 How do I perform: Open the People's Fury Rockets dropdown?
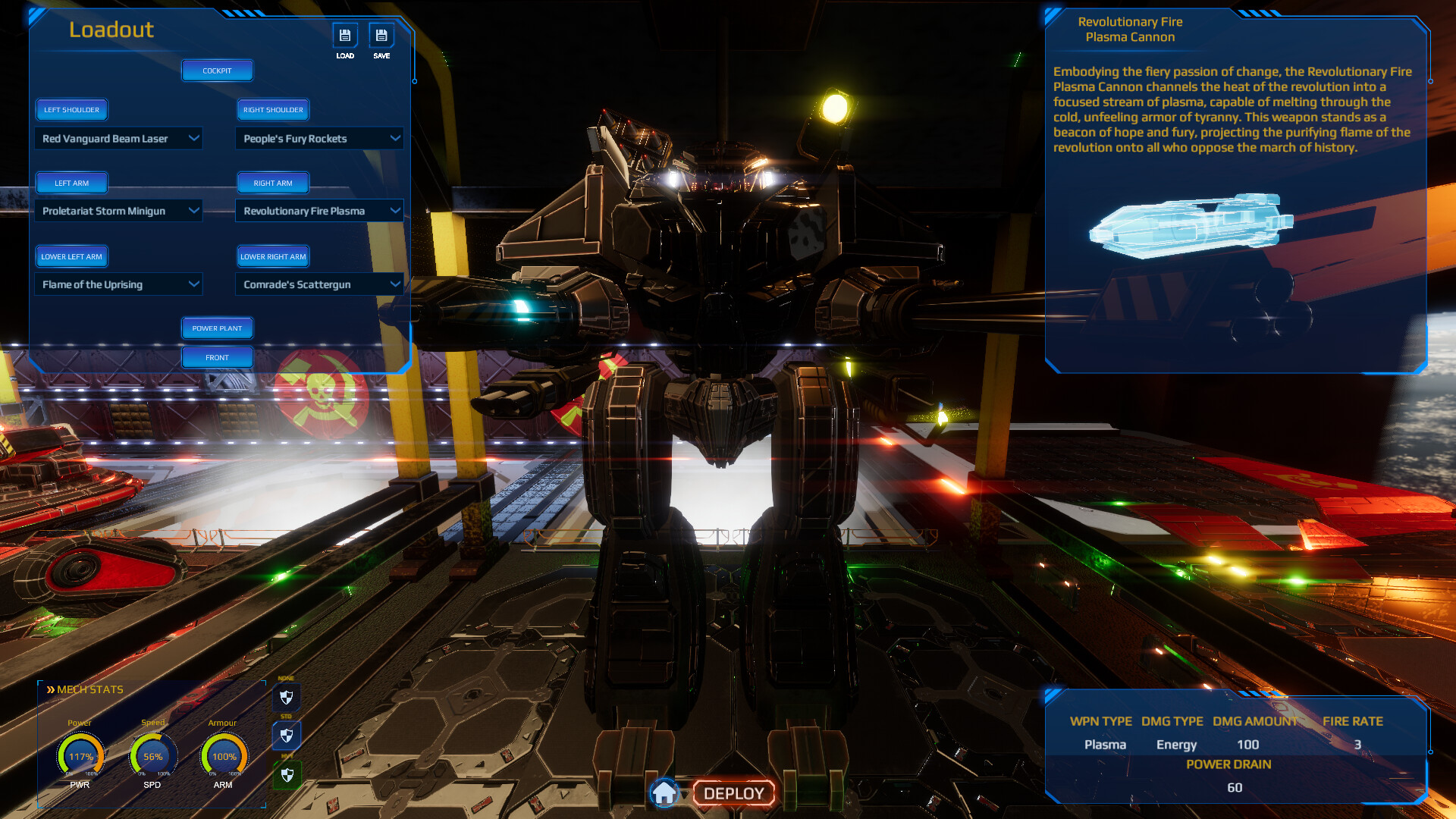318,138
